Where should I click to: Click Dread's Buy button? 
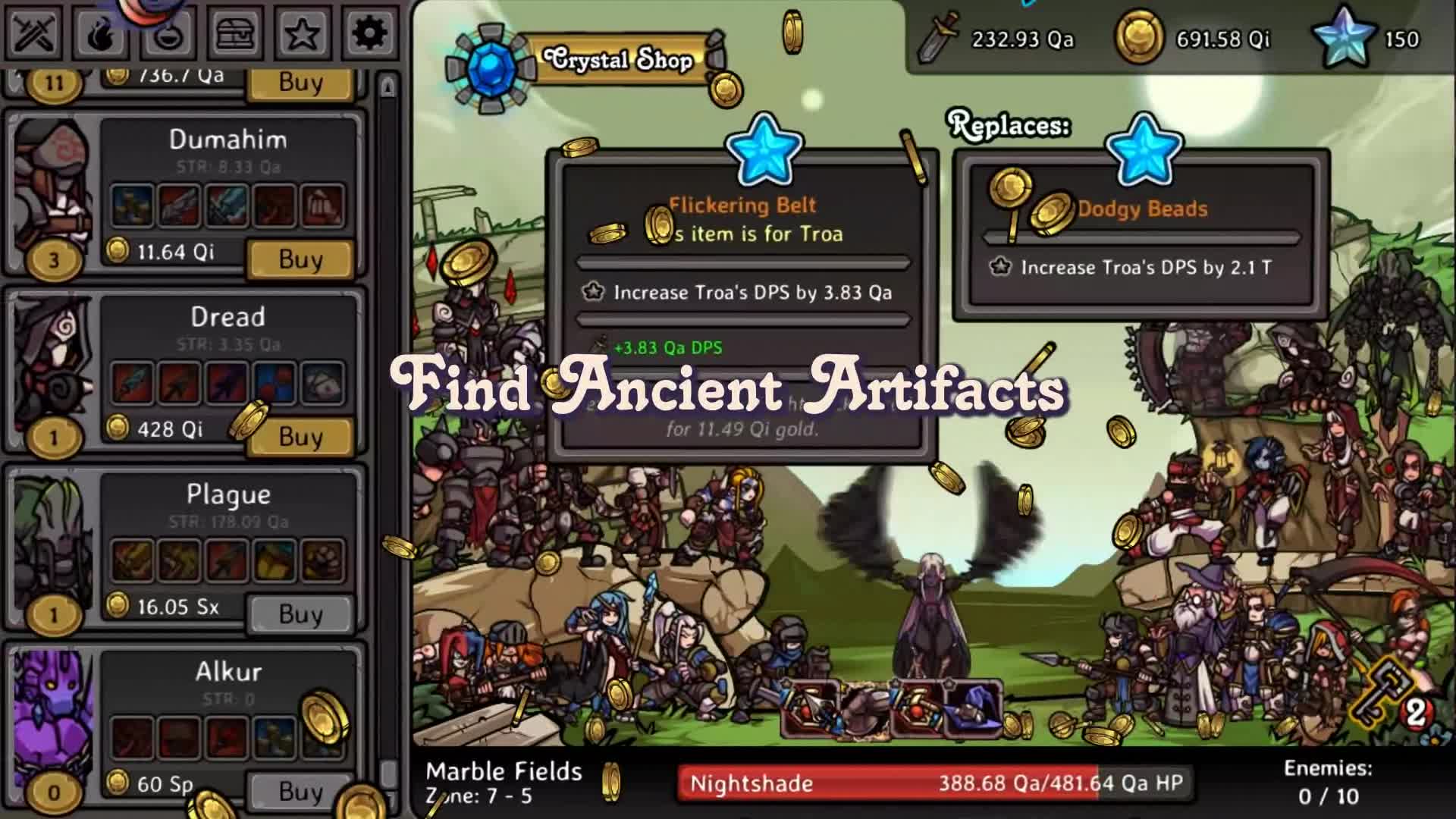[300, 437]
